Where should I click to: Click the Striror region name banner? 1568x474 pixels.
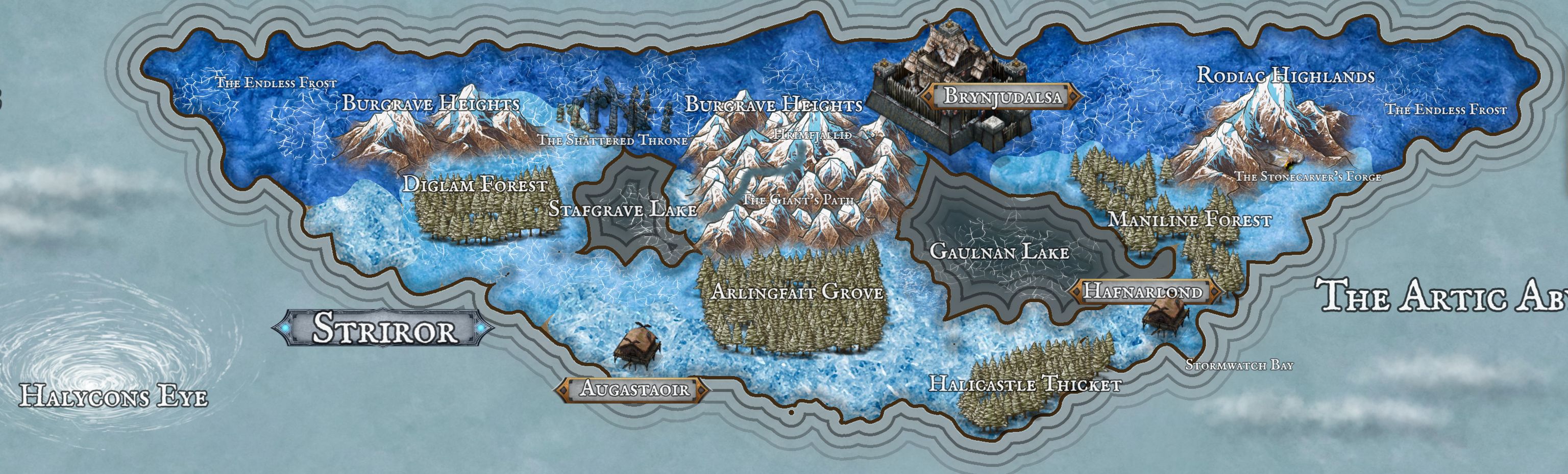[383, 329]
